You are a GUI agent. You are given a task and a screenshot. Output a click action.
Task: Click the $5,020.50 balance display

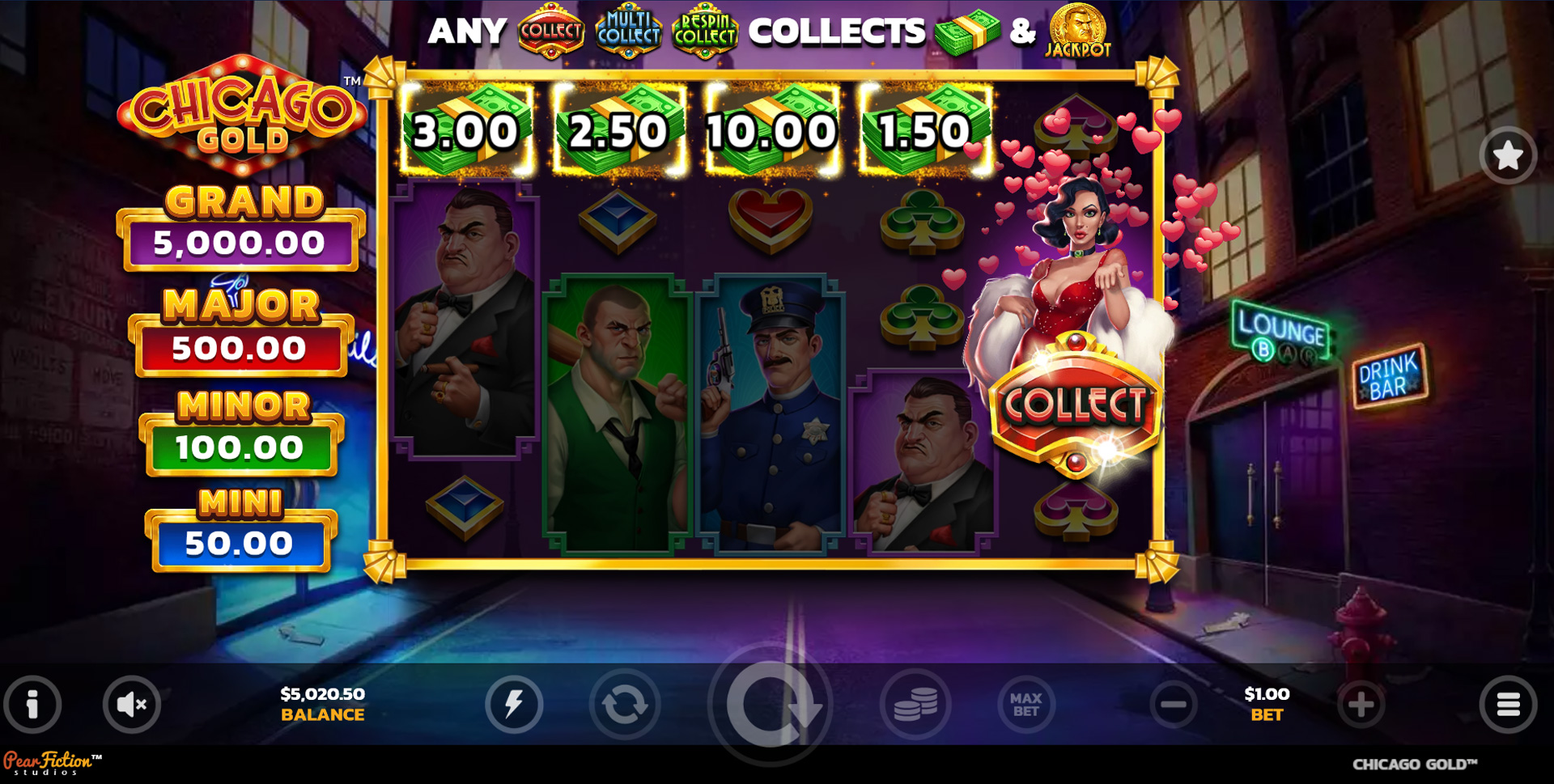tap(322, 702)
